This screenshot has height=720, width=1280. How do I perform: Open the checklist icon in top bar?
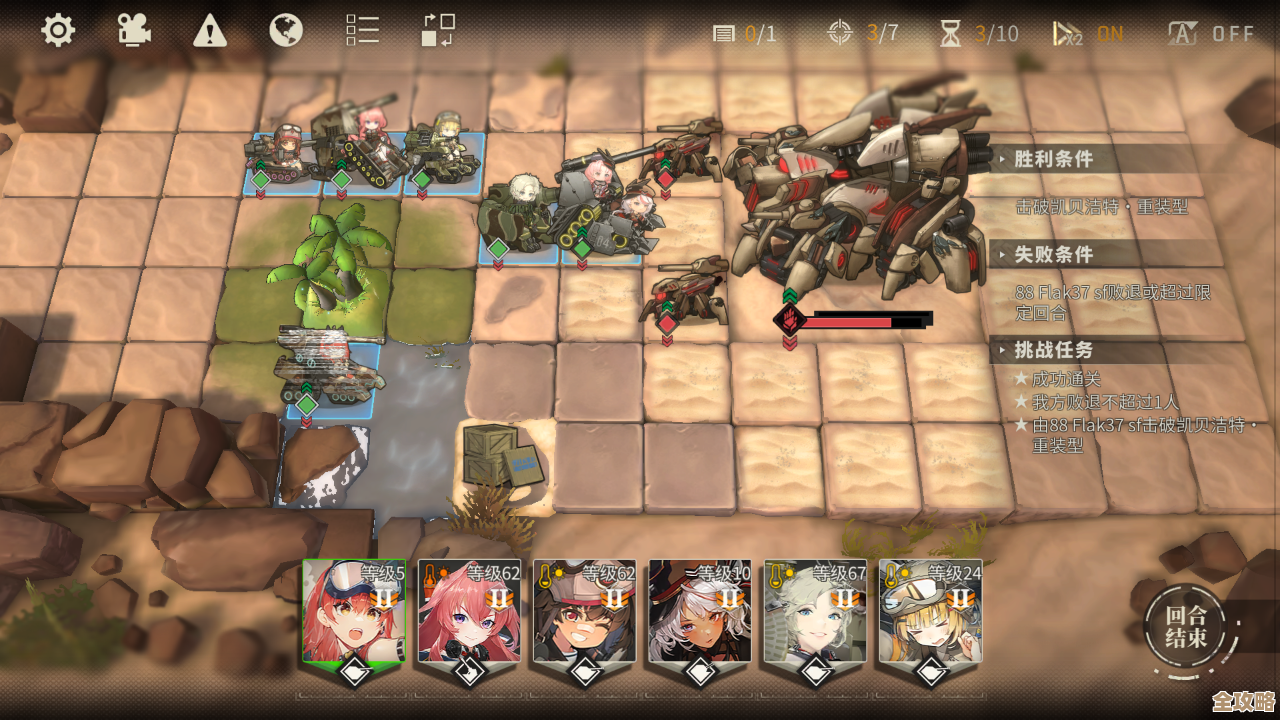[x=362, y=30]
